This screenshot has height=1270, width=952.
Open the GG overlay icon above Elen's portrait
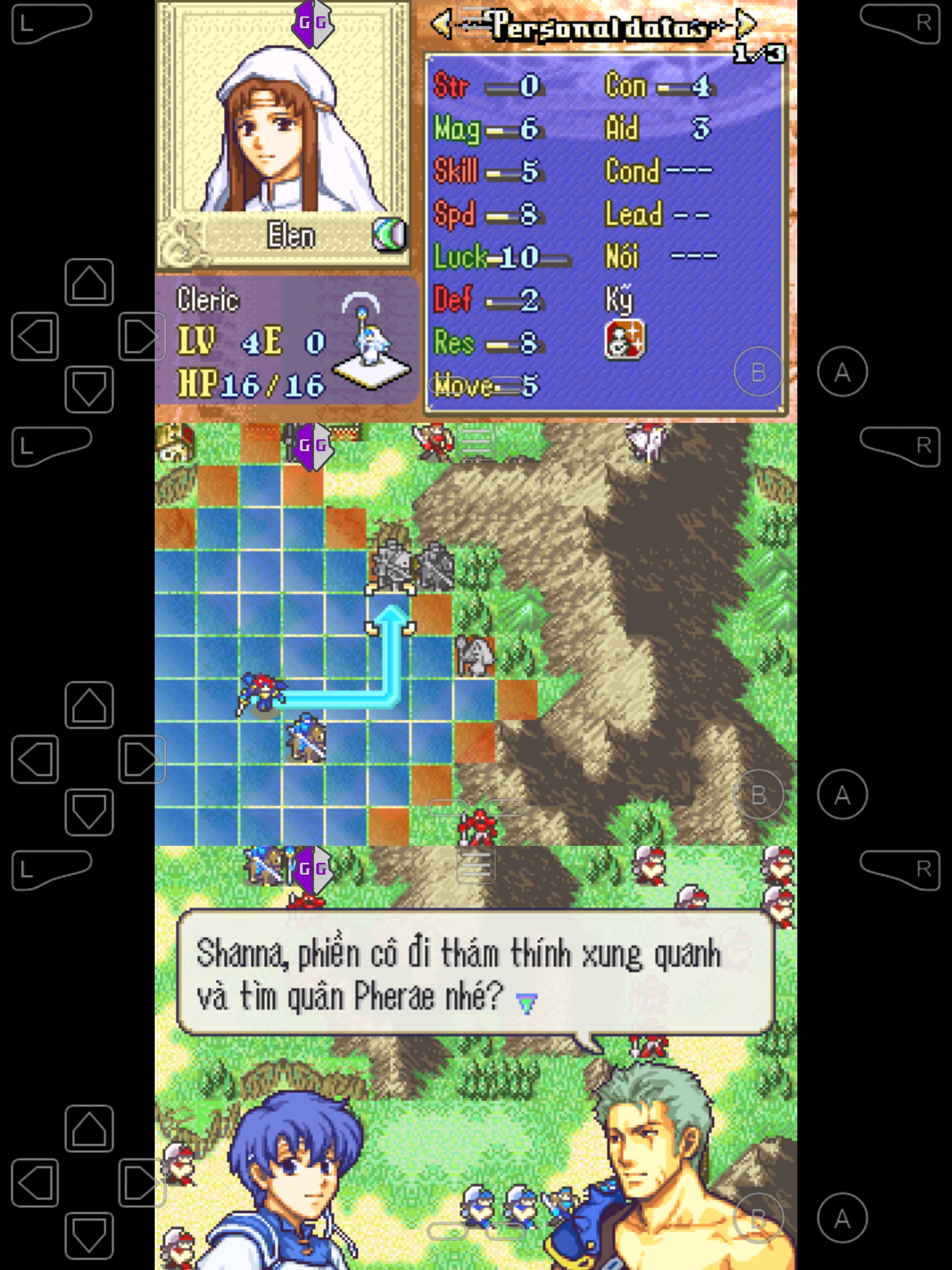pyautogui.click(x=313, y=23)
